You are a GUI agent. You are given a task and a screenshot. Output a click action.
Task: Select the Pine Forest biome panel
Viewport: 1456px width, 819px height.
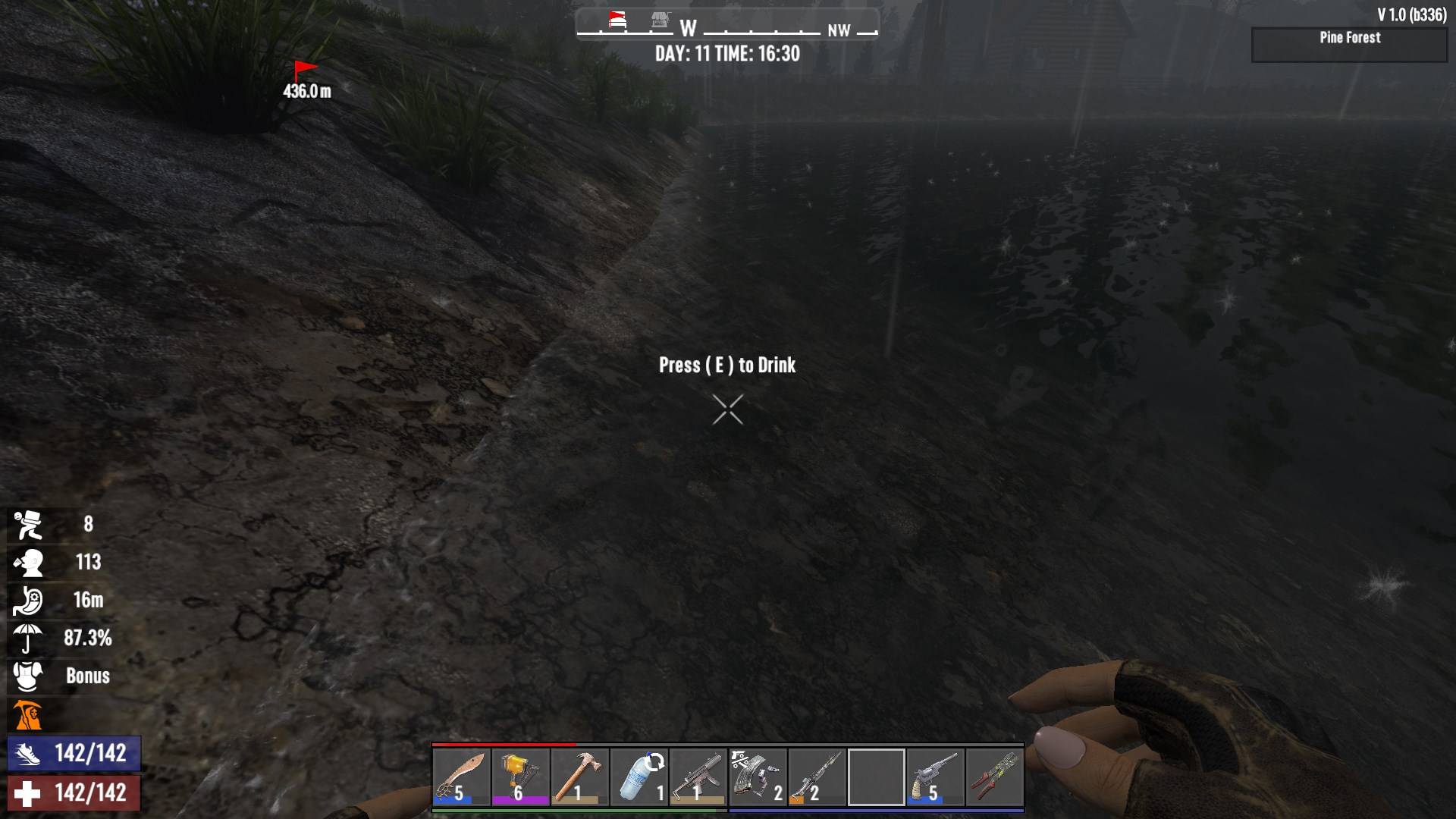point(1349,45)
